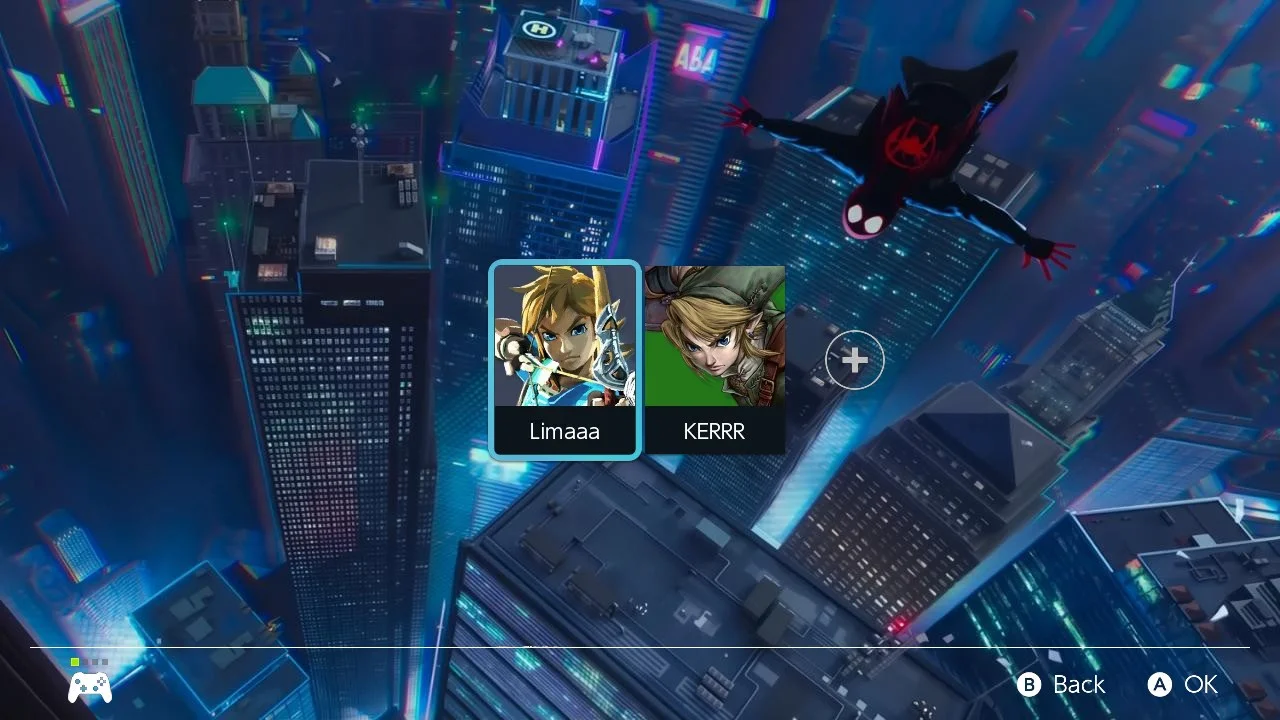Open controller settings from the gamepad icon

[x=90, y=686]
